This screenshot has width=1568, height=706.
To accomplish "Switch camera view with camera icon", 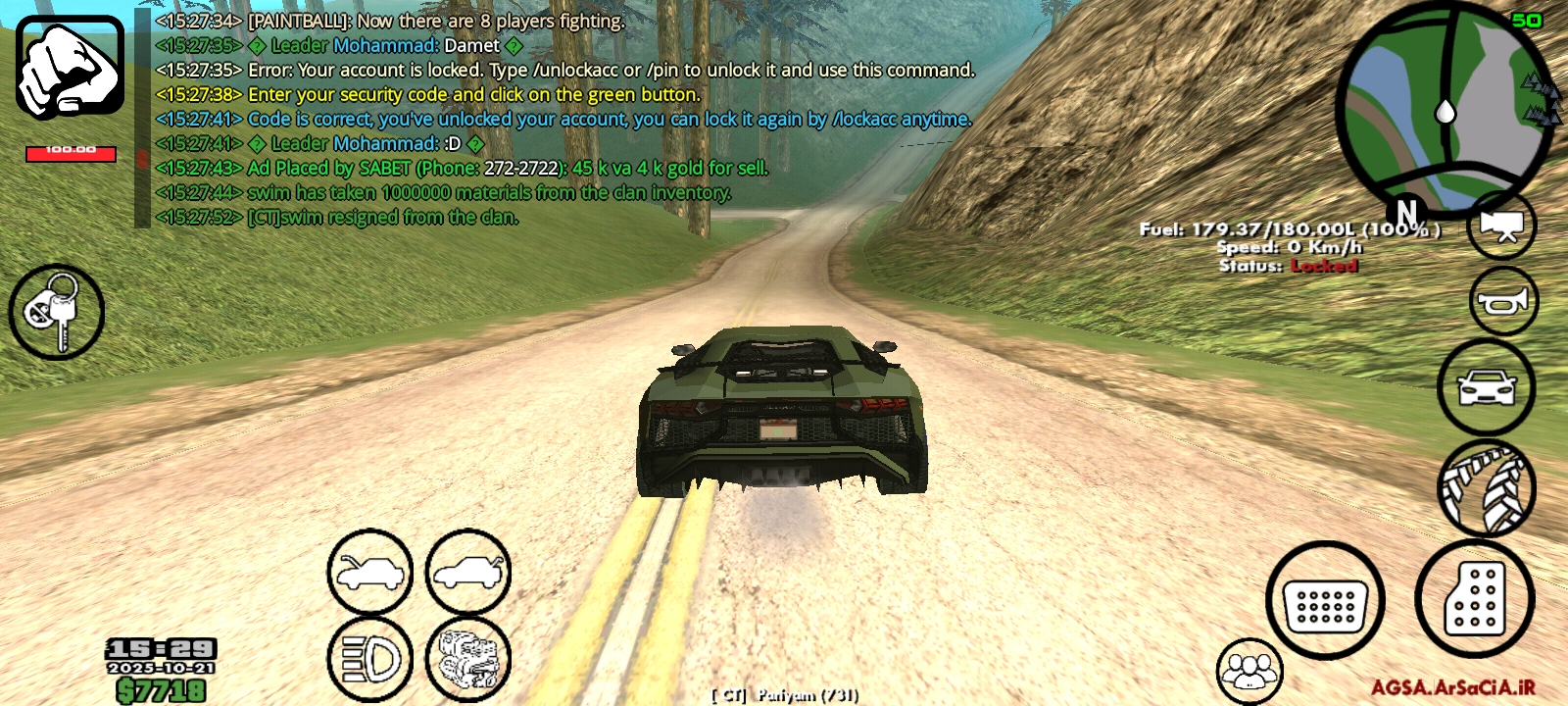I will pyautogui.click(x=1501, y=226).
